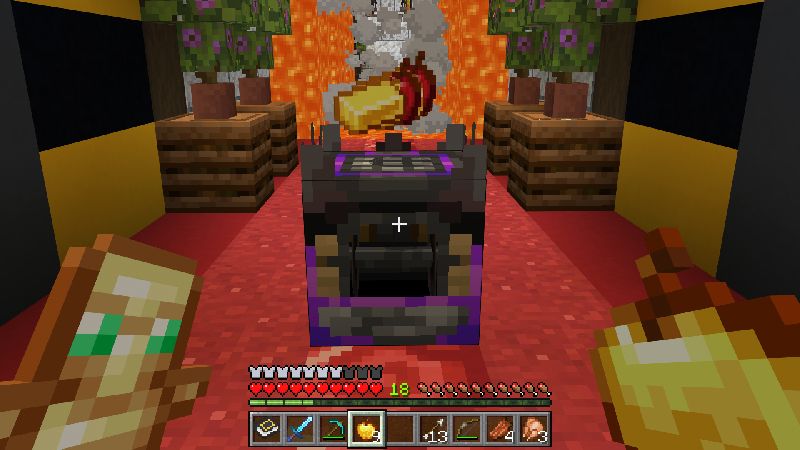Pick the arrows stack of 13
This screenshot has width=800, height=450.
pos(432,429)
